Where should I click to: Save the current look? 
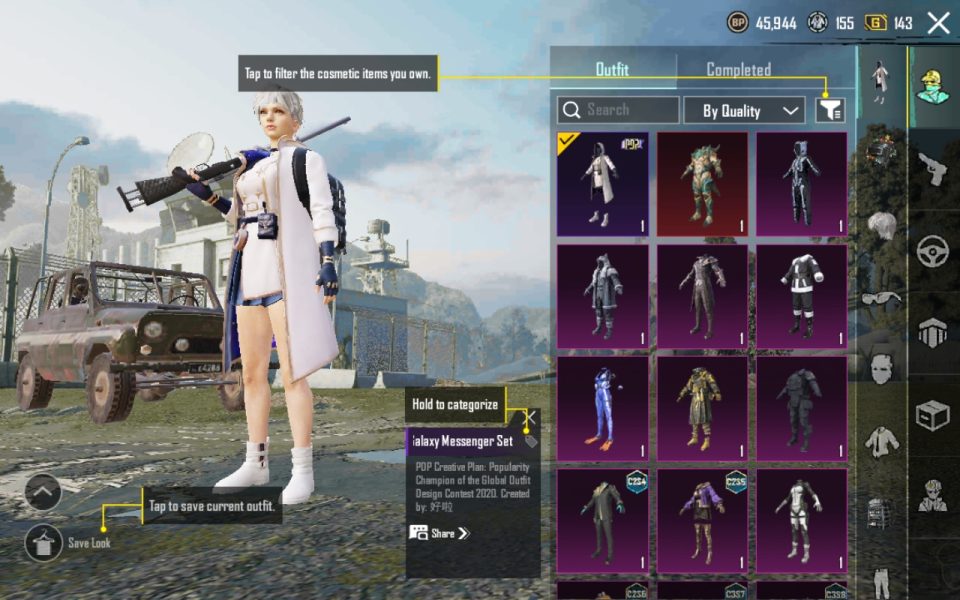coord(44,542)
